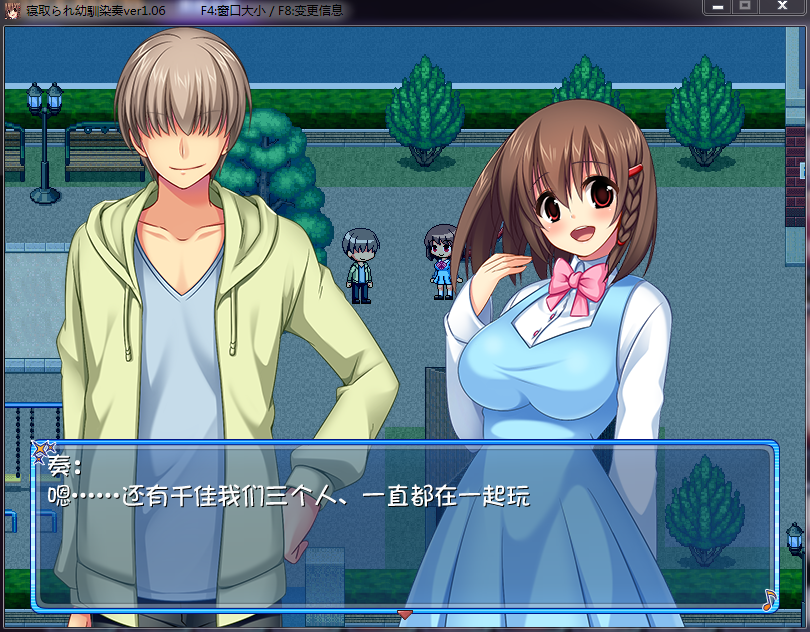Click the music note icon
This screenshot has width=810, height=632.
coord(768,599)
